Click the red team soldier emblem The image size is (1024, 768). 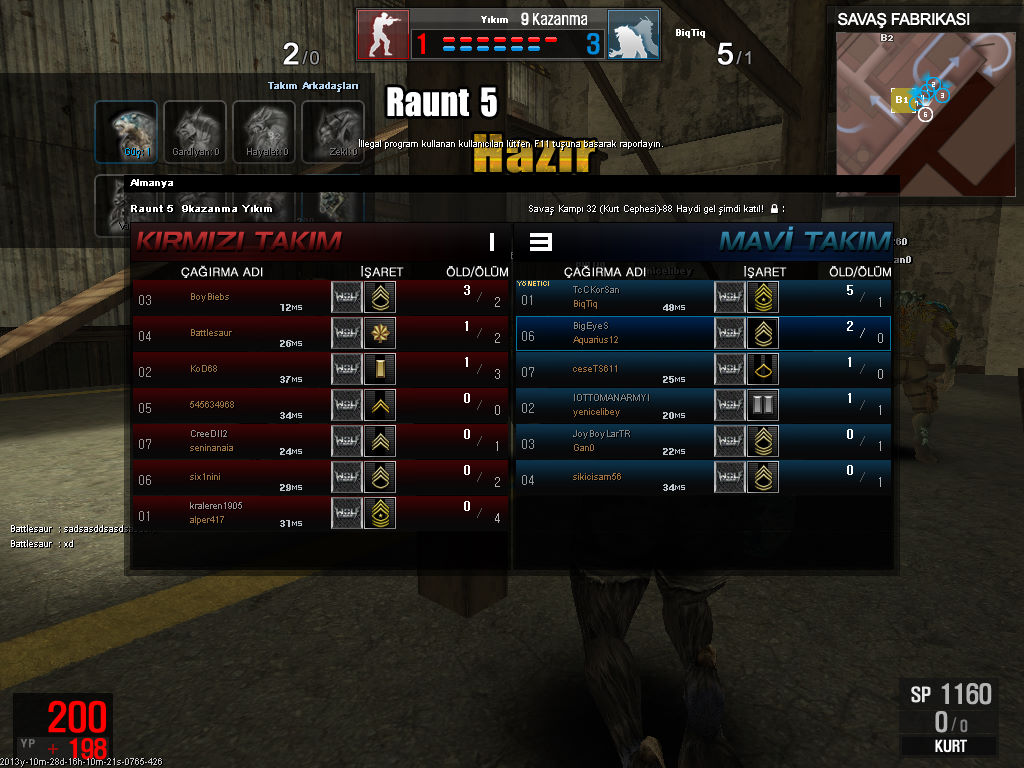383,35
